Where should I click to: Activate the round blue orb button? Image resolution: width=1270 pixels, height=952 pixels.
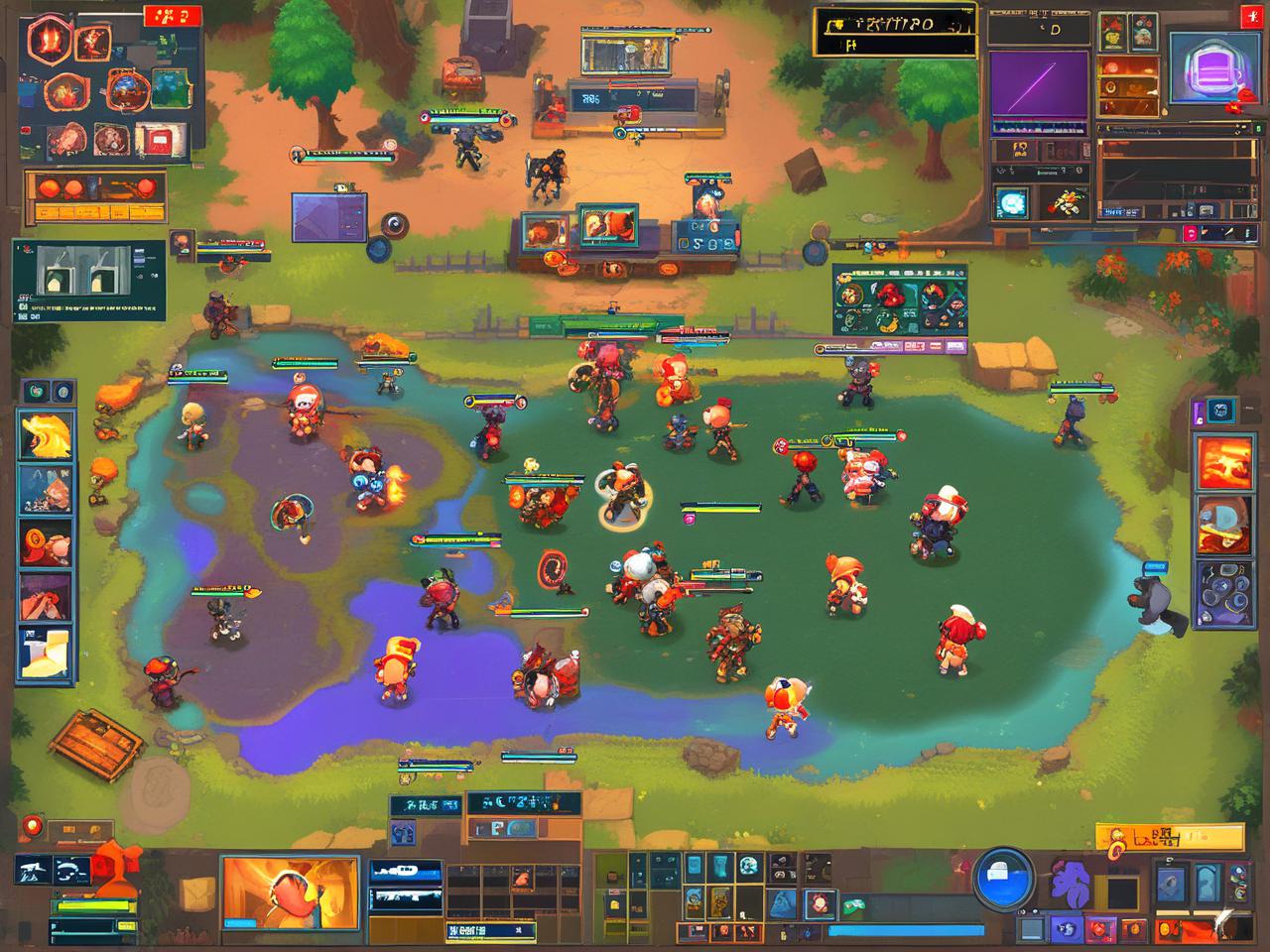[x=1003, y=878]
